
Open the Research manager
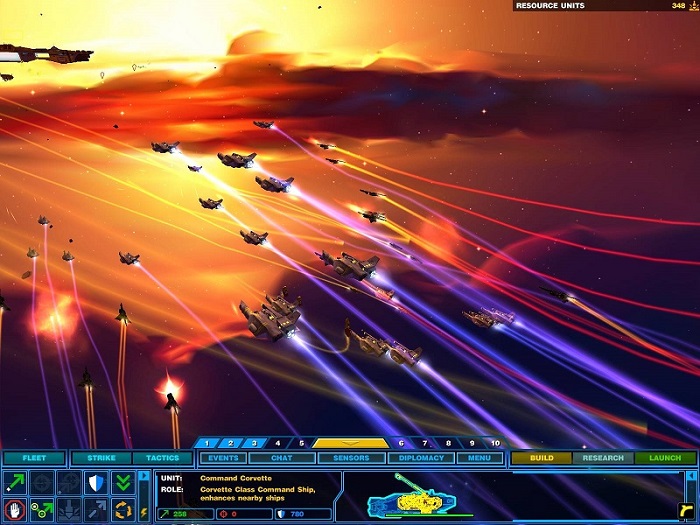coord(603,458)
